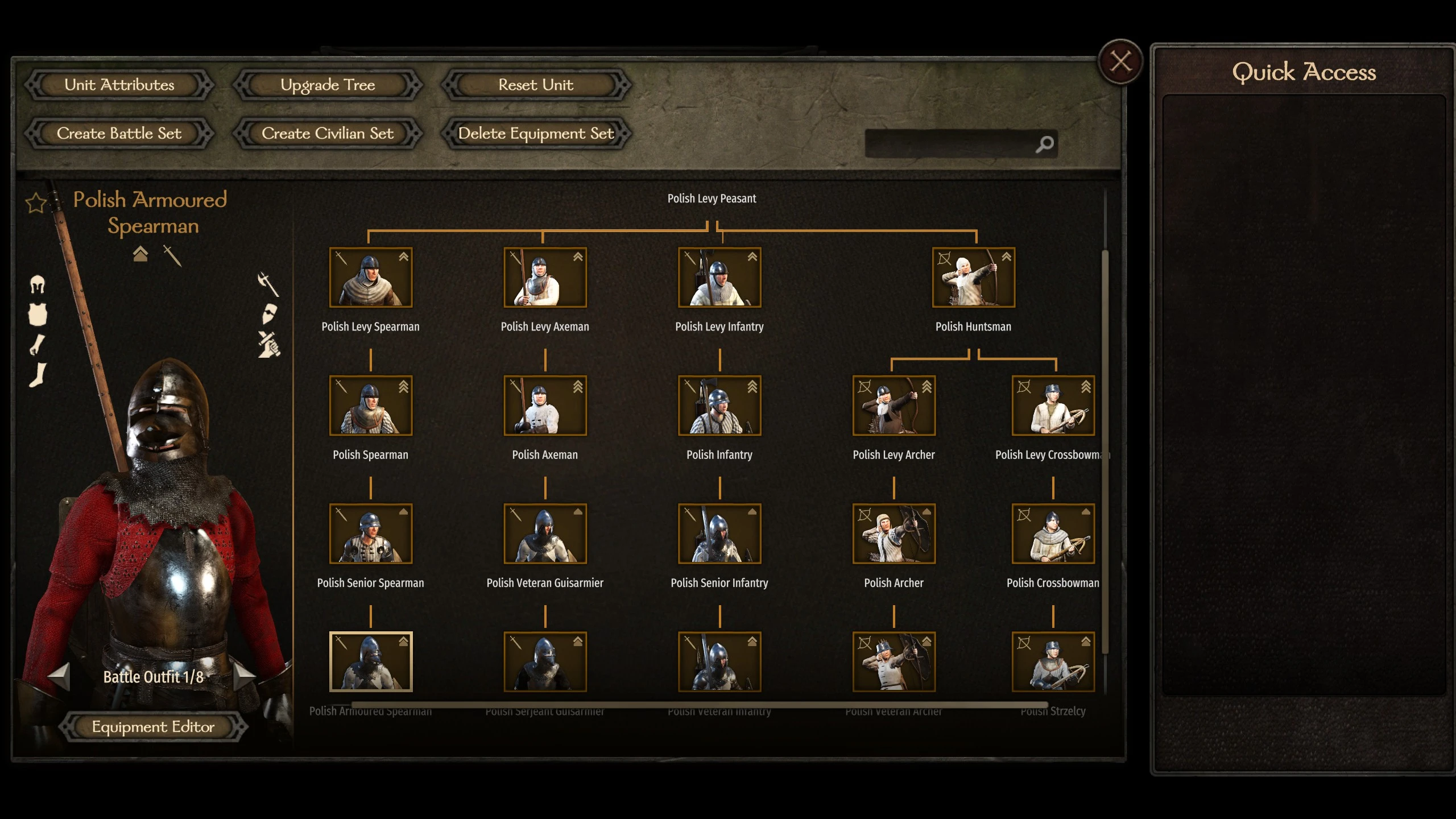Select the Polish Veteran Guisarmier portrait
Image resolution: width=1456 pixels, height=819 pixels.
coord(545,533)
